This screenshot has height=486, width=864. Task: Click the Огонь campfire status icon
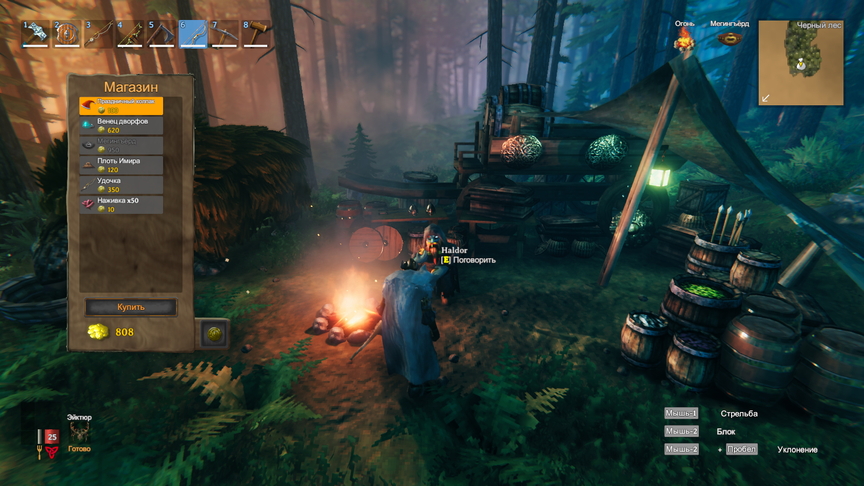684,40
